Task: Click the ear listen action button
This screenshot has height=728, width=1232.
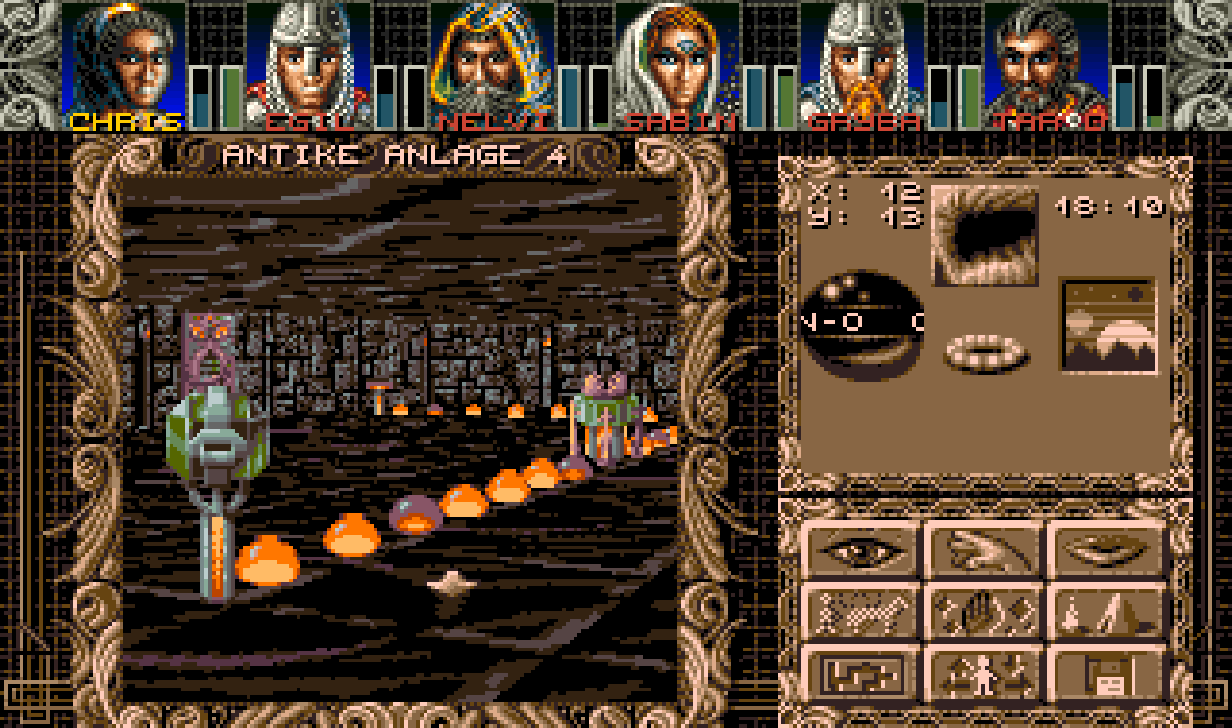Action: (x=984, y=549)
